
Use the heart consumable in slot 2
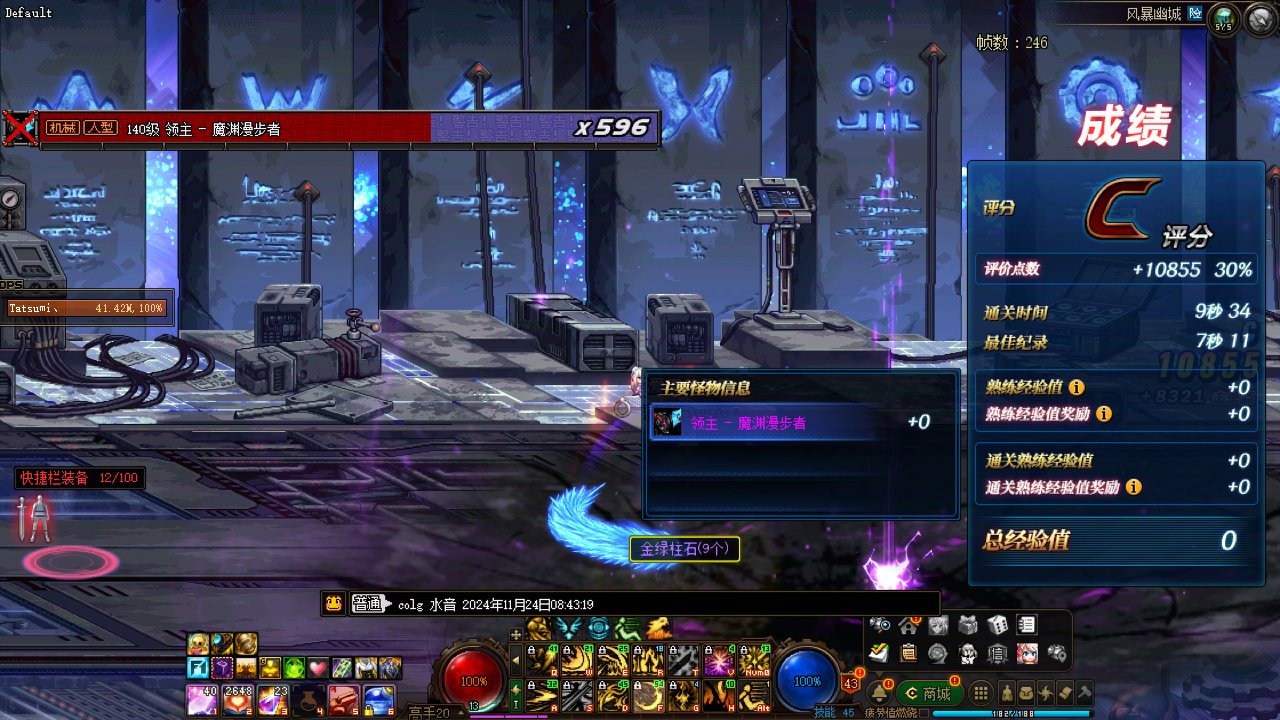click(x=237, y=699)
